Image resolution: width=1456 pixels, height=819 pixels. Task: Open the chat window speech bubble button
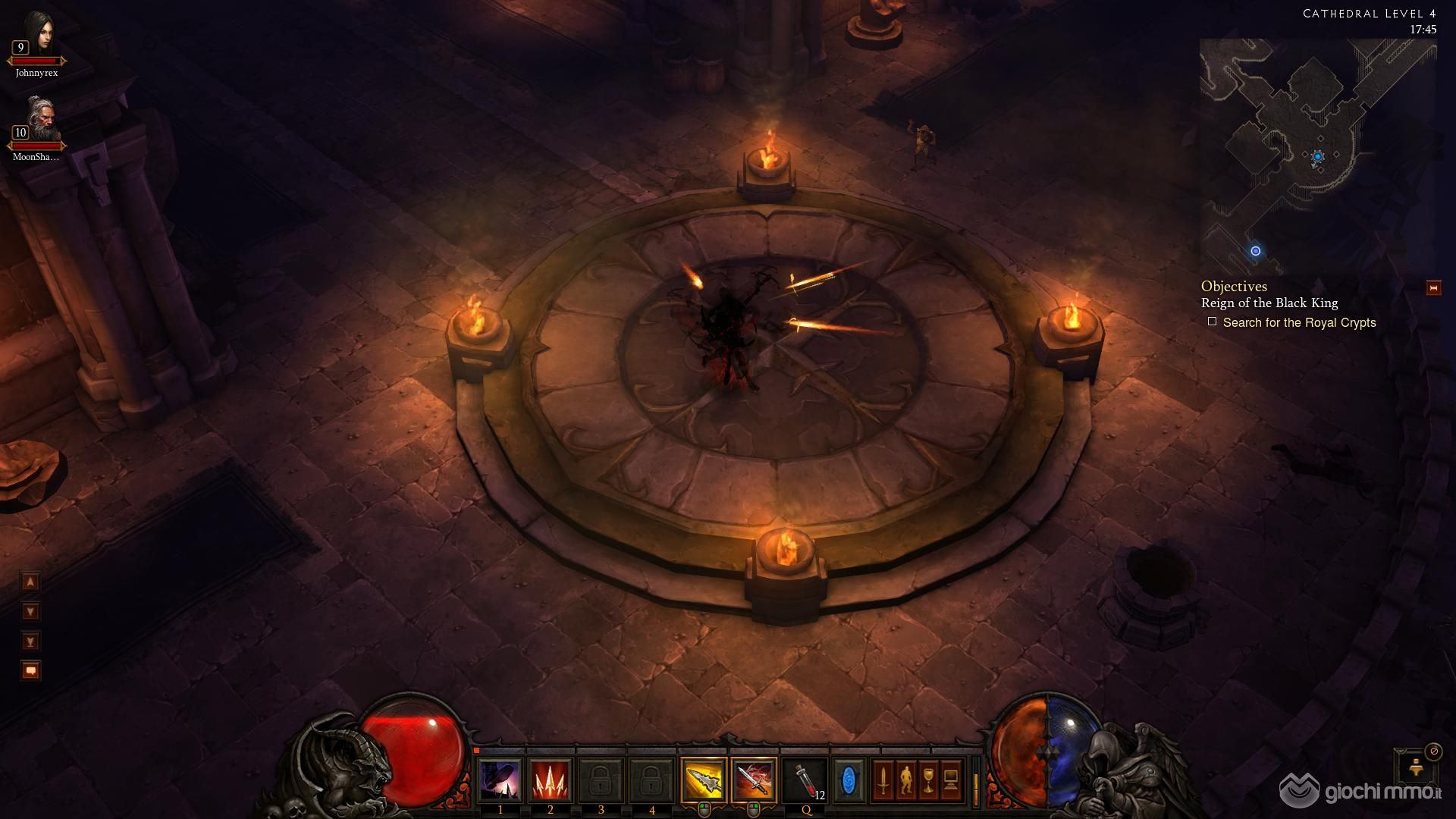click(x=30, y=671)
